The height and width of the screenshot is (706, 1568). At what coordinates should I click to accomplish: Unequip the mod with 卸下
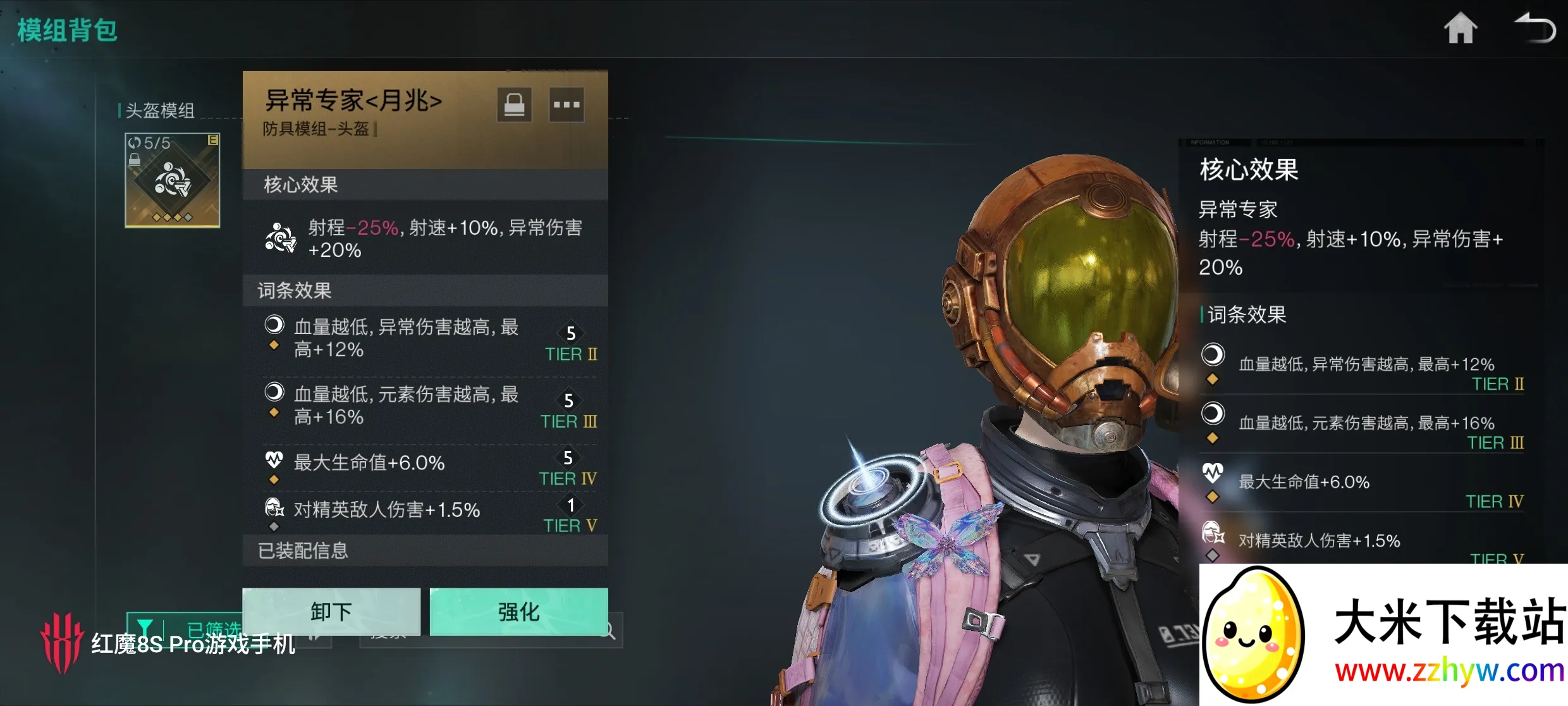coord(331,611)
